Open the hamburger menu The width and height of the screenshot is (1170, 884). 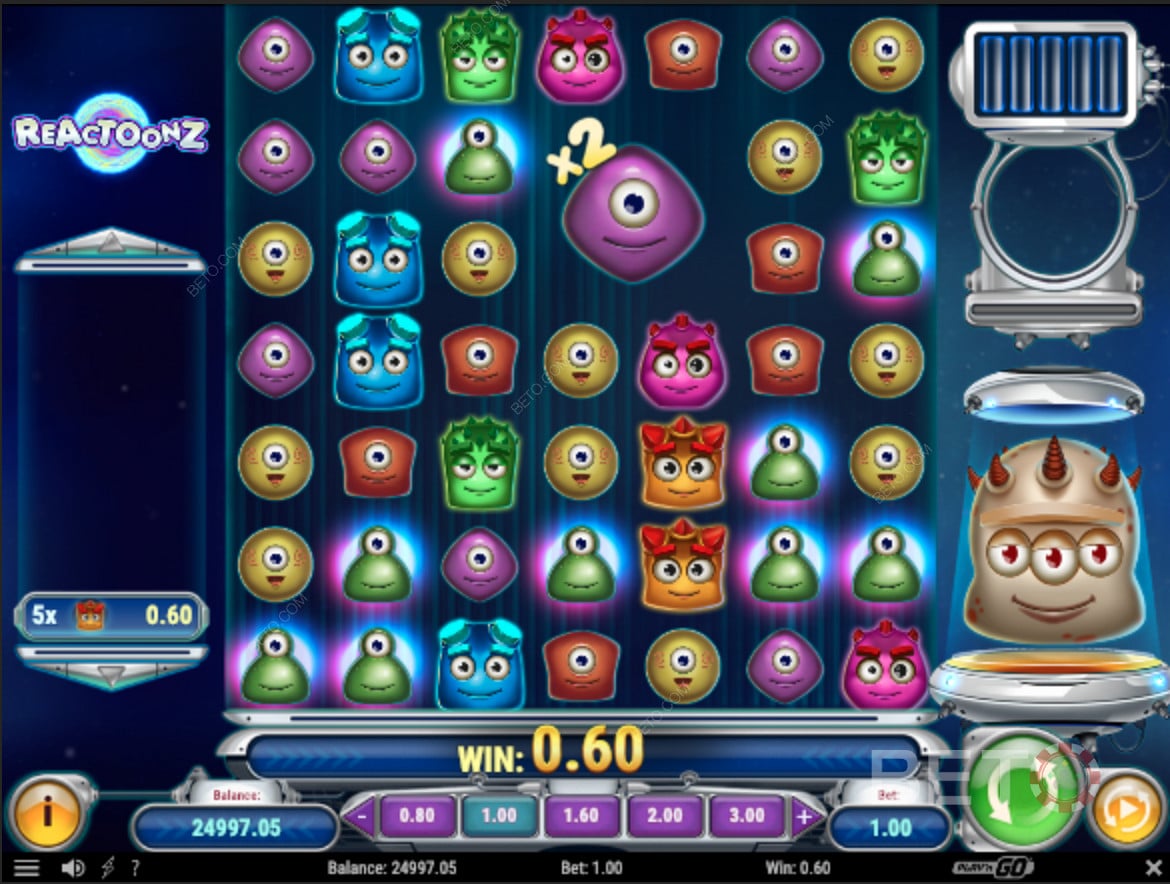pyautogui.click(x=26, y=868)
